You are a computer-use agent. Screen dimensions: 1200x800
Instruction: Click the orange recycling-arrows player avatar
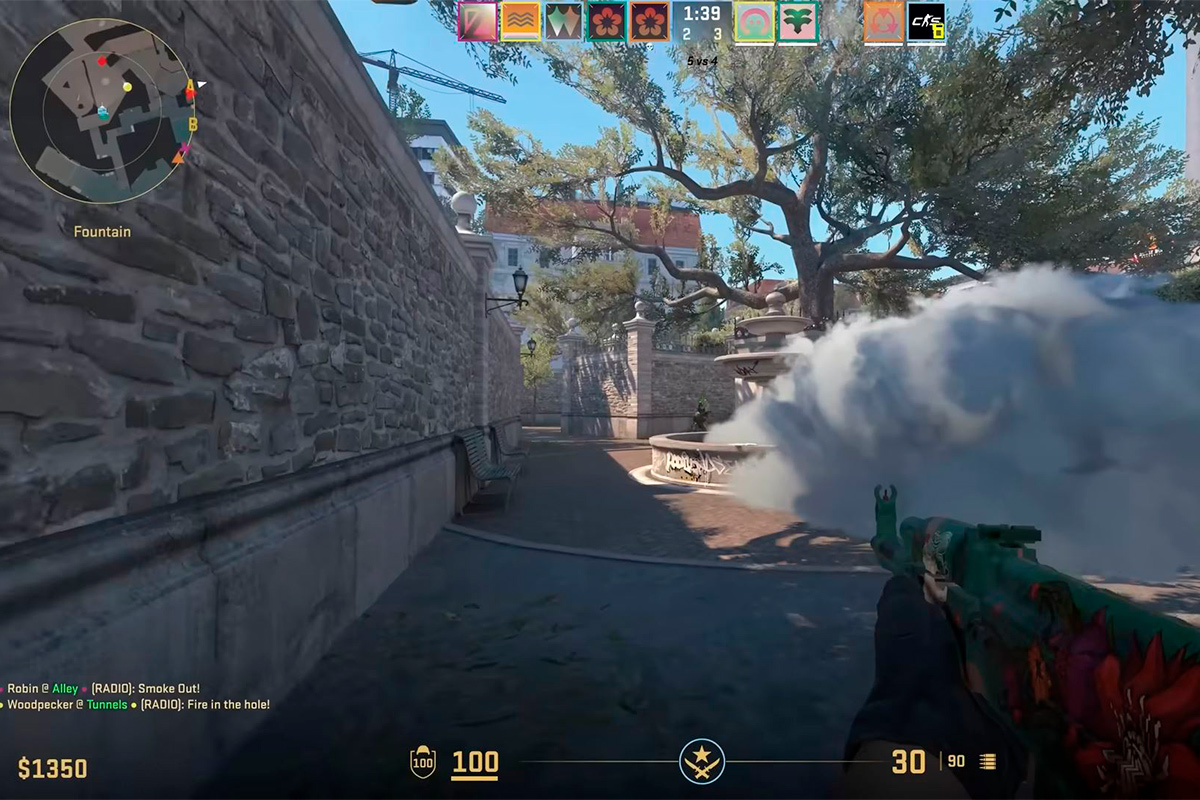[883, 21]
